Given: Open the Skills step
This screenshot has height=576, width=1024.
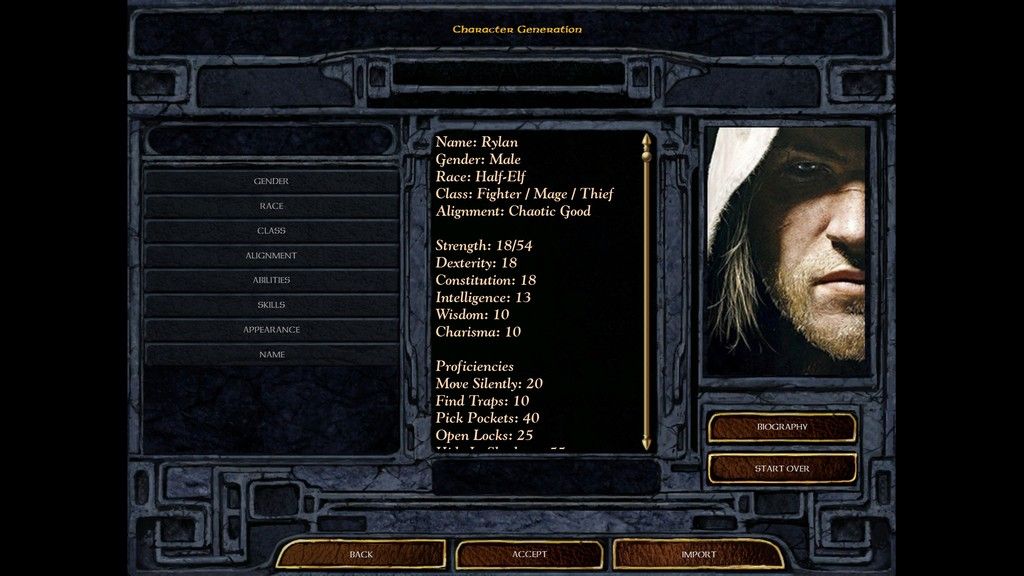Looking at the screenshot, I should pos(271,305).
